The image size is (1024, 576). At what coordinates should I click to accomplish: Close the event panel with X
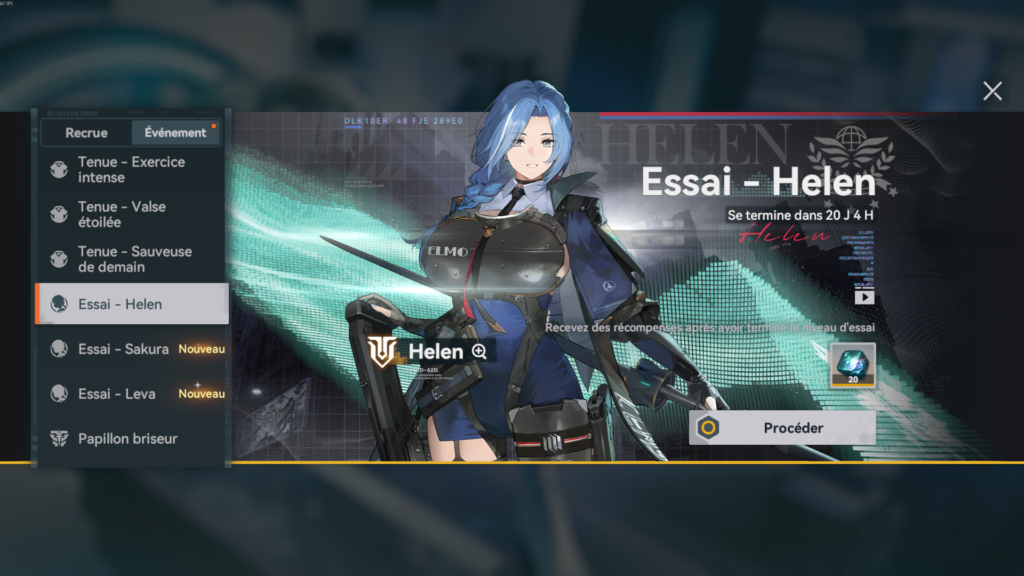click(992, 92)
